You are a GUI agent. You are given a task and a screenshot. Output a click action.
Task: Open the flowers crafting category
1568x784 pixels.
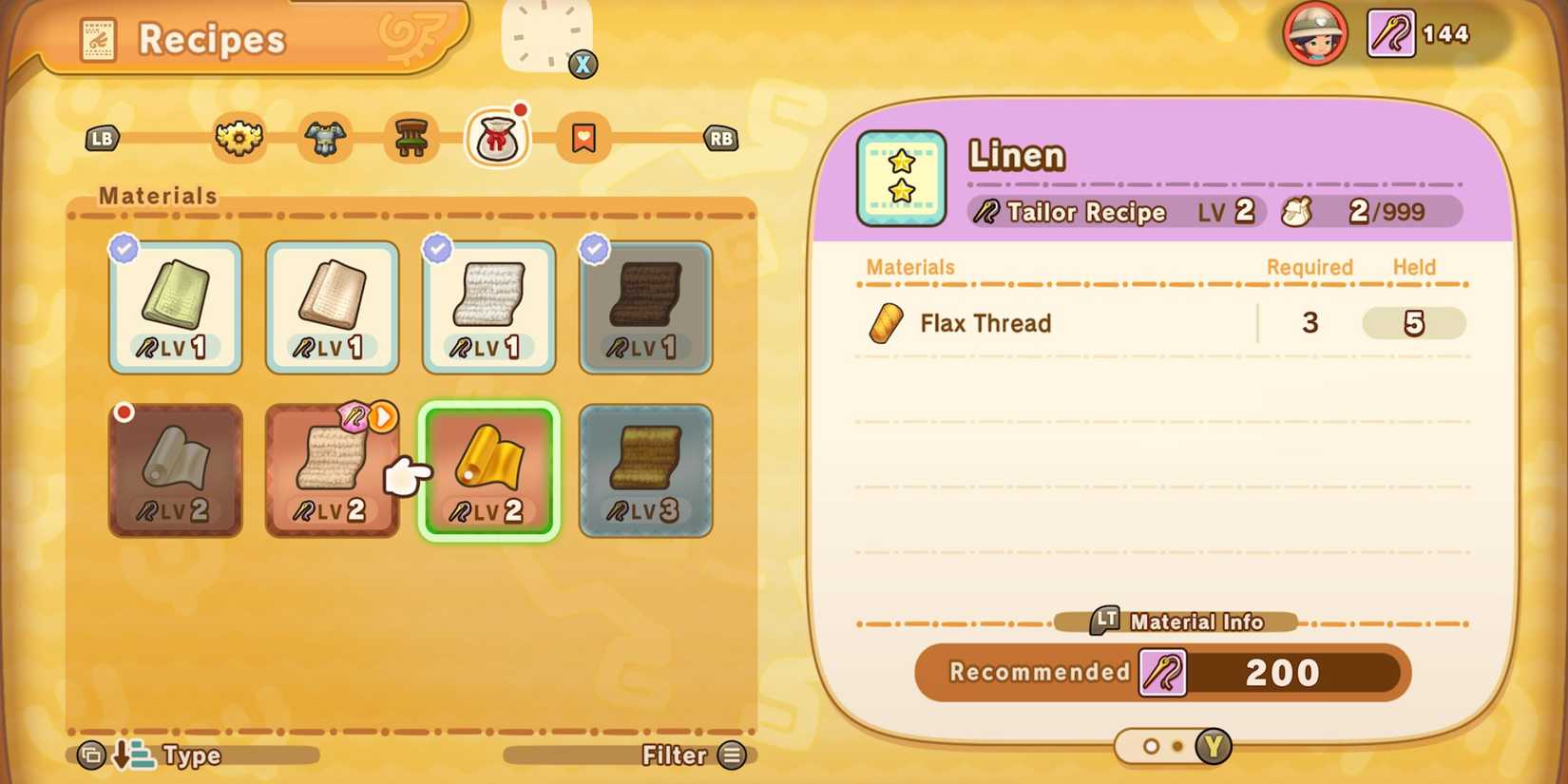coord(238,139)
